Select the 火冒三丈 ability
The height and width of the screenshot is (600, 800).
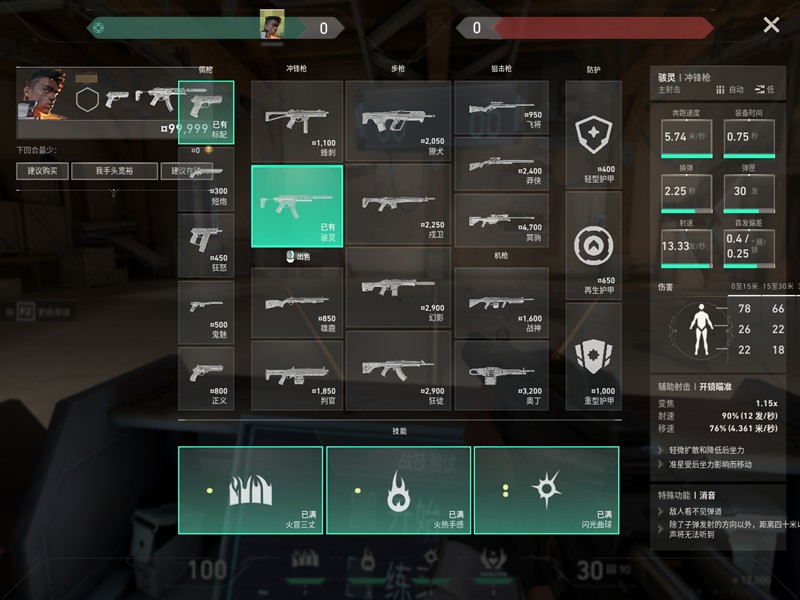point(251,490)
